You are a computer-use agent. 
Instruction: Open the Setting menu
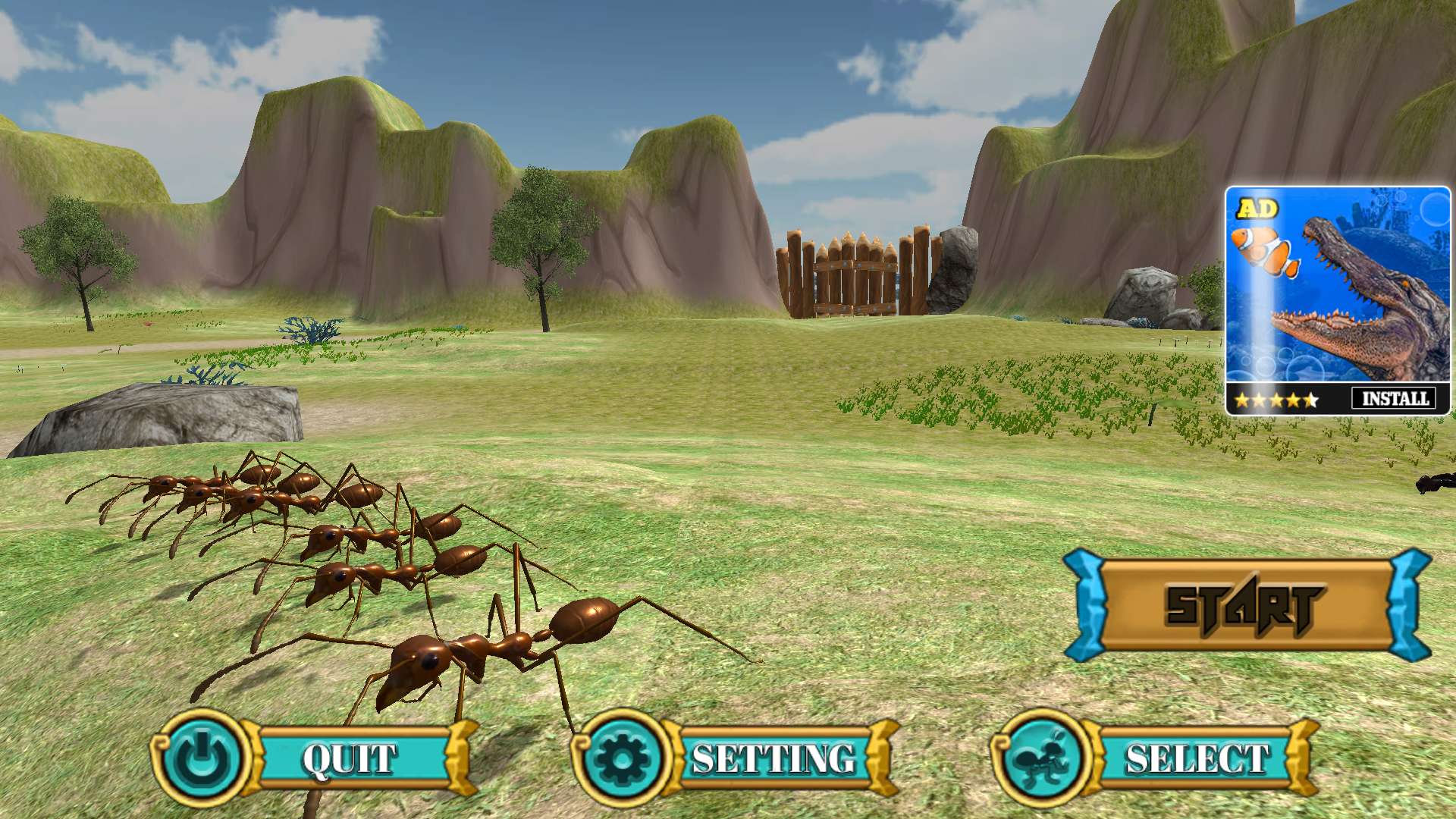772,758
